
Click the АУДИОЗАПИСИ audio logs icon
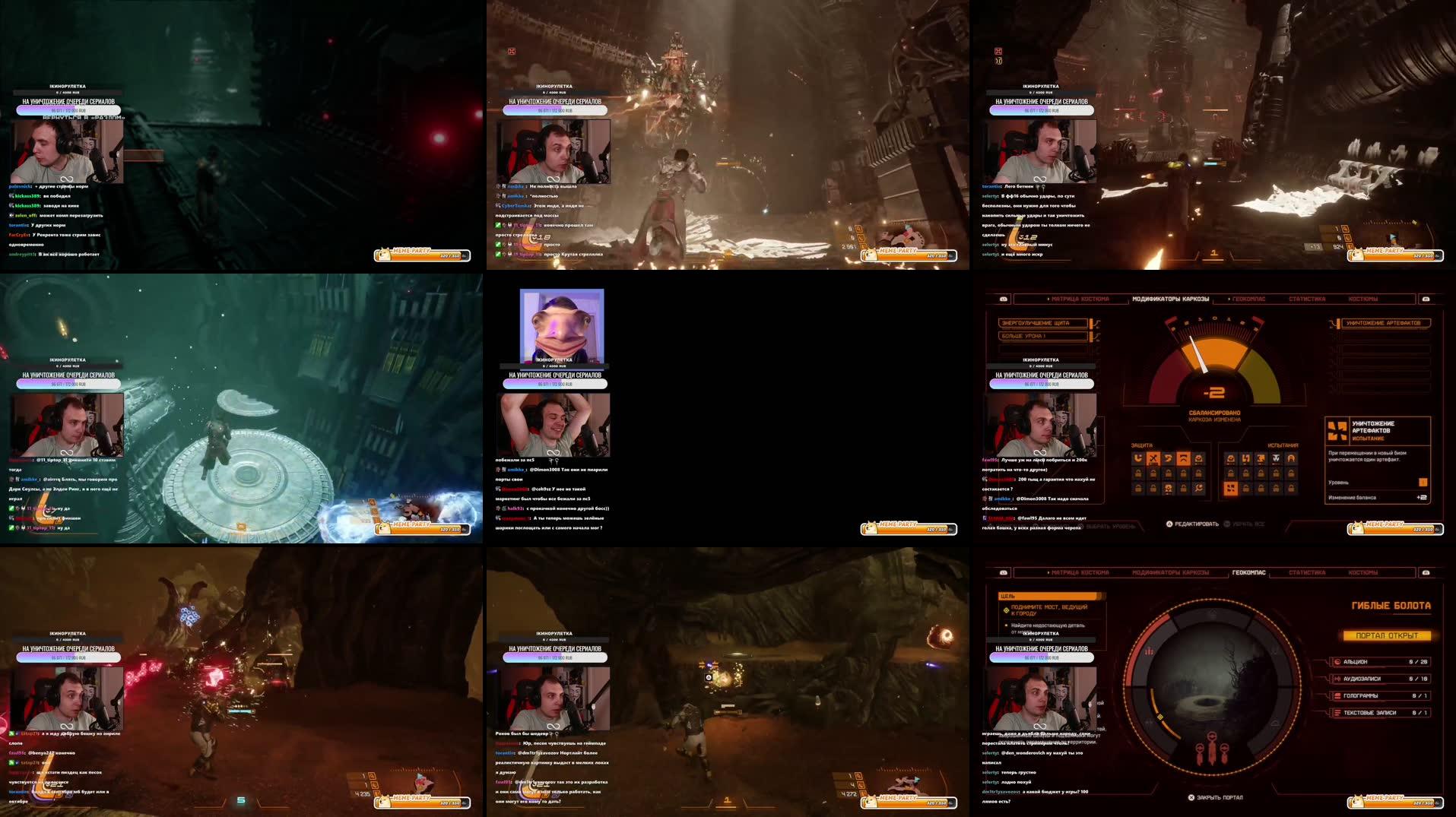click(1338, 679)
